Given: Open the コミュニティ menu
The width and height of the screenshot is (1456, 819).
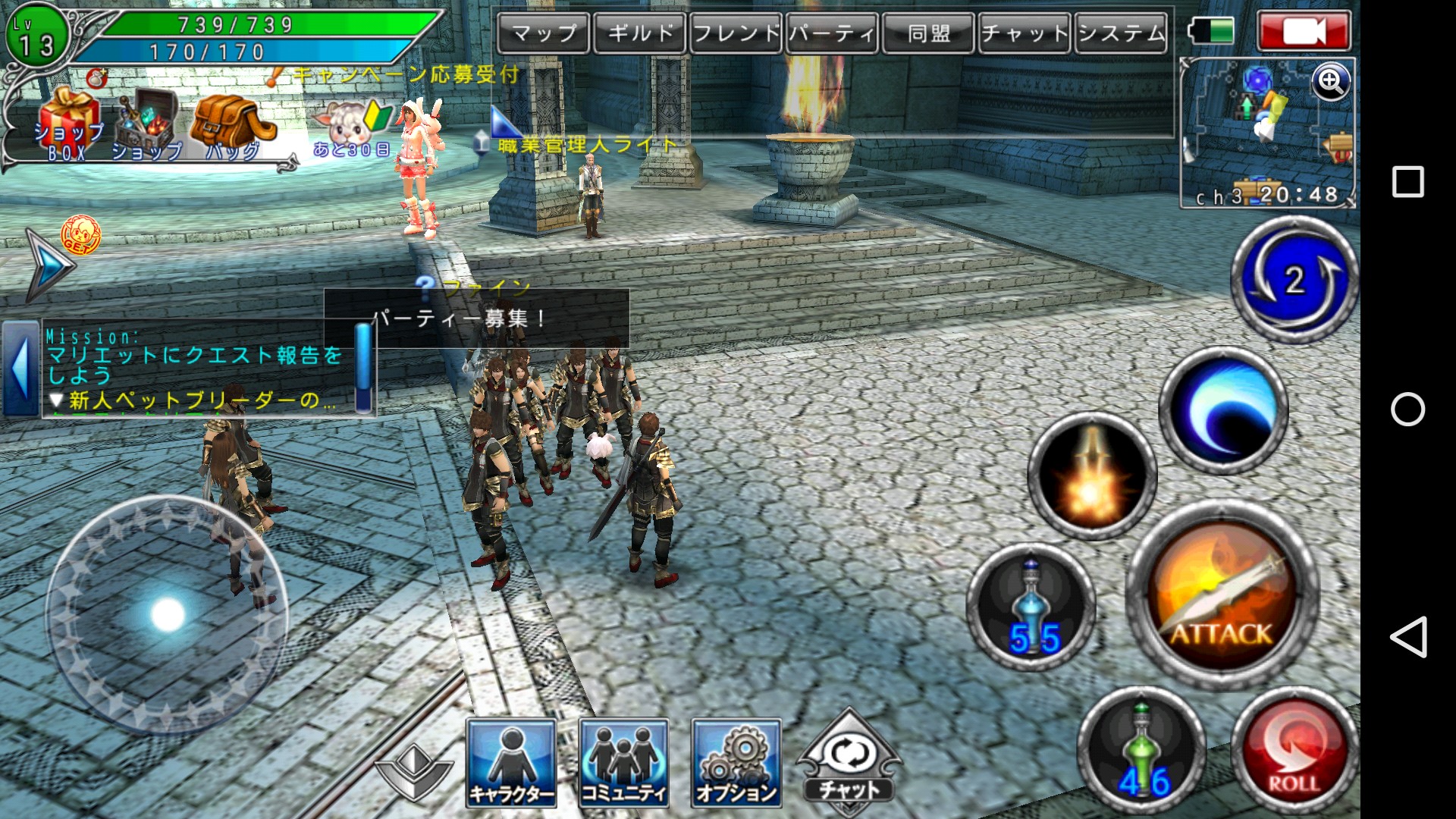Looking at the screenshot, I should click(623, 762).
